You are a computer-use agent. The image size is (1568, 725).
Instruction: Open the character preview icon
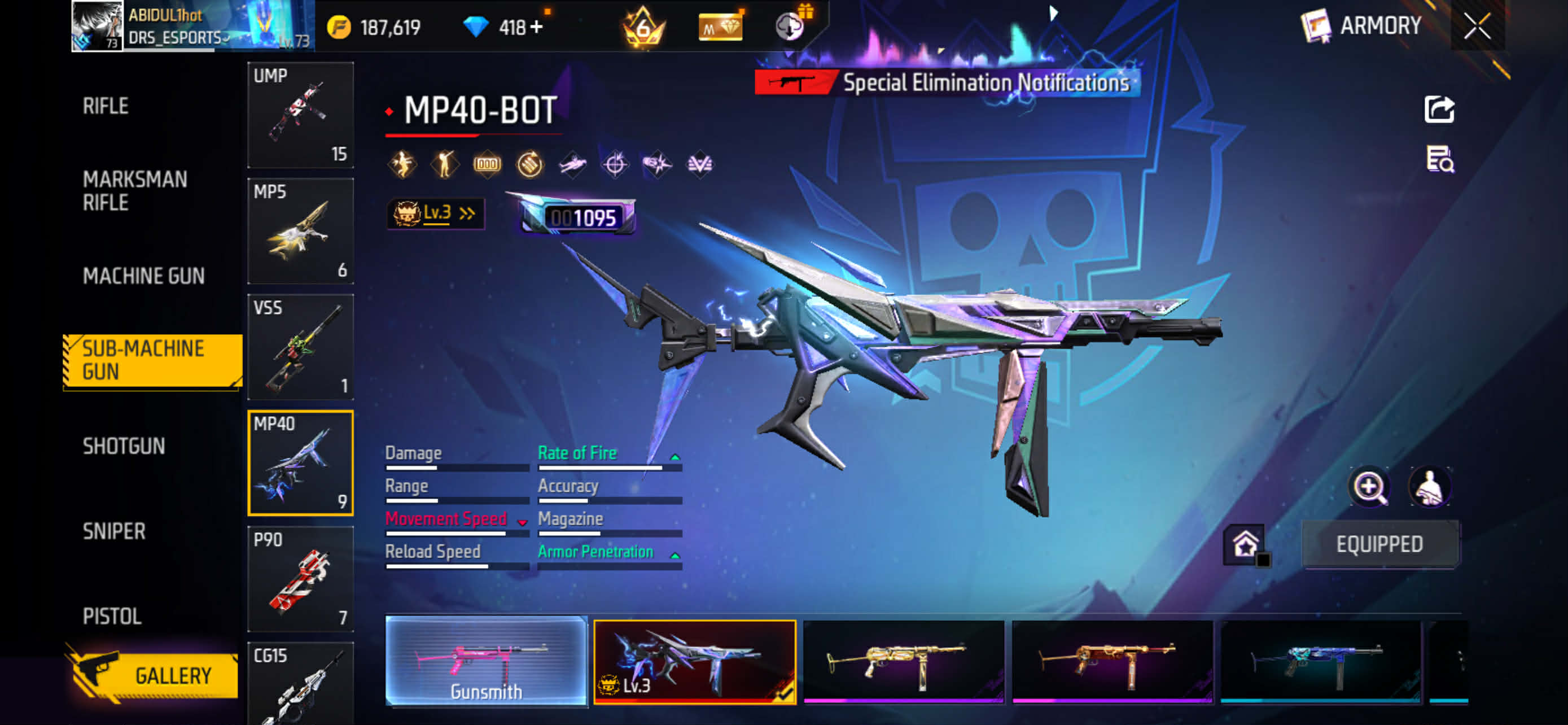pos(1429,487)
